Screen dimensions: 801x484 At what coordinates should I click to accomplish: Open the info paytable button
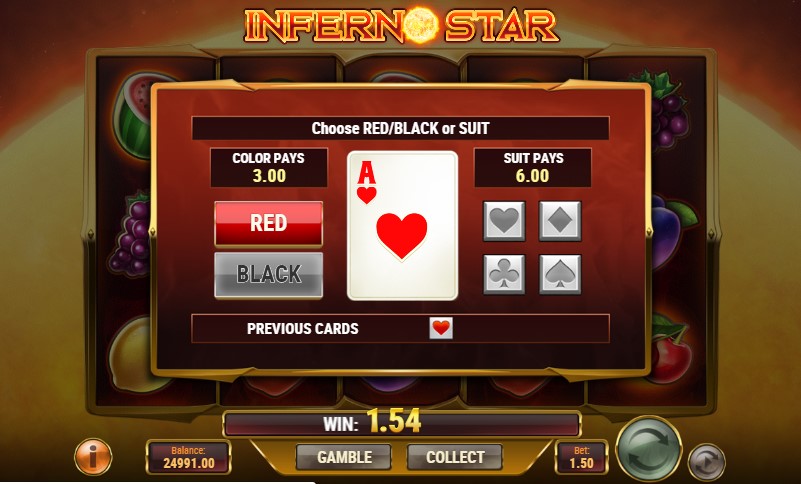click(x=93, y=457)
